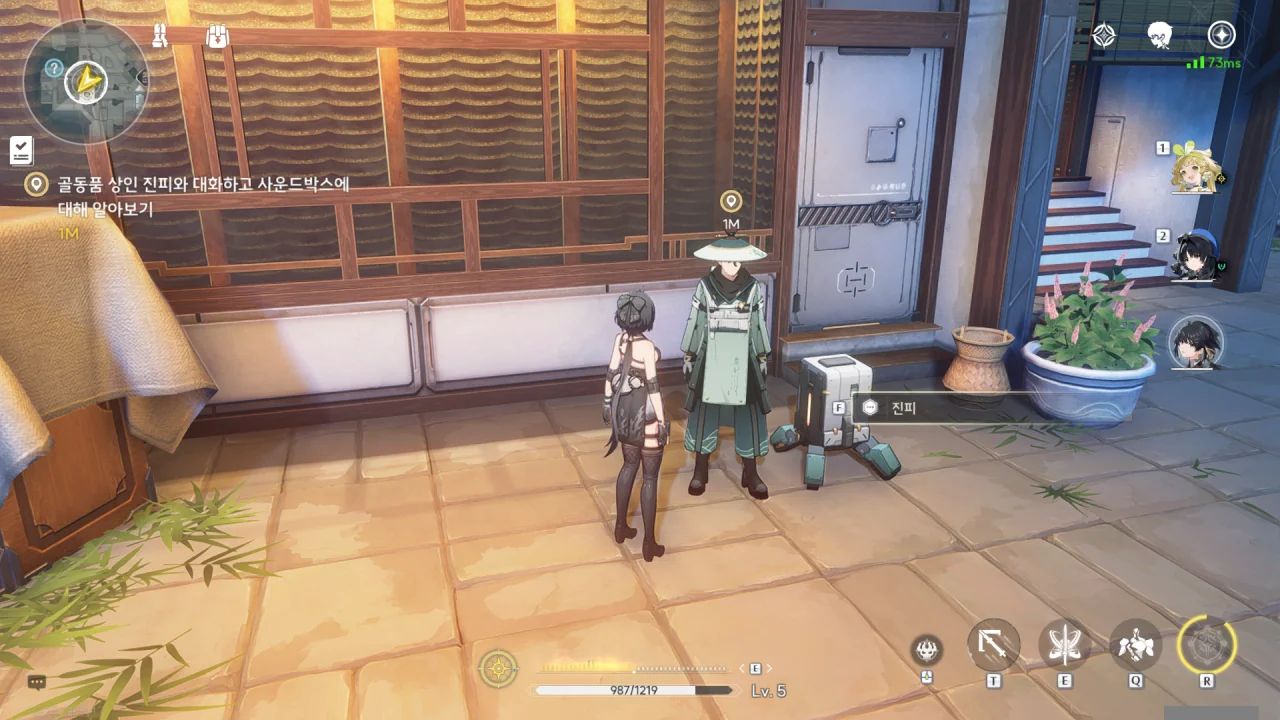Open the twin-figure icon beside the backpack
The height and width of the screenshot is (720, 1280).
161,36
